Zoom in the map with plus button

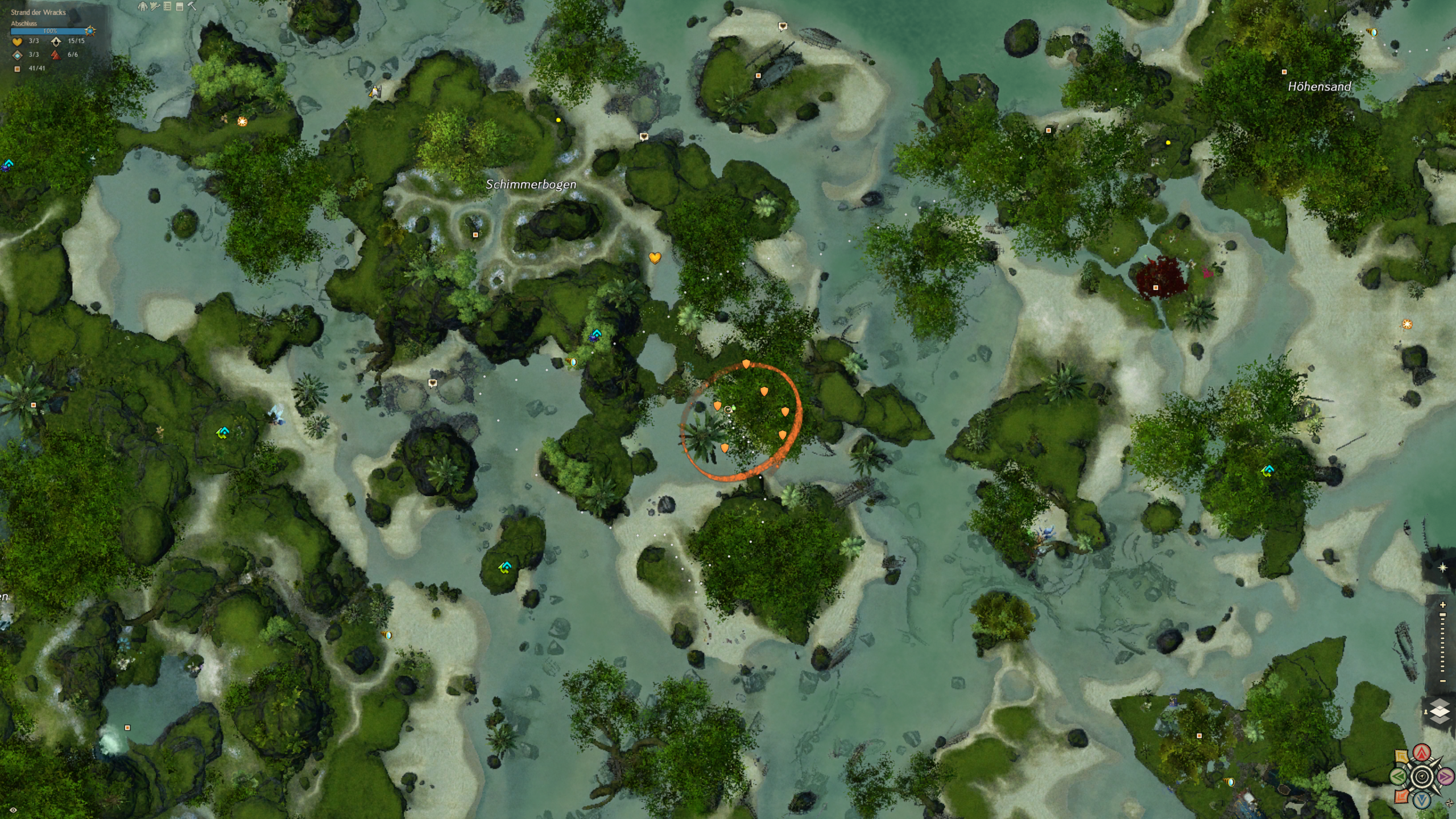(1442, 605)
